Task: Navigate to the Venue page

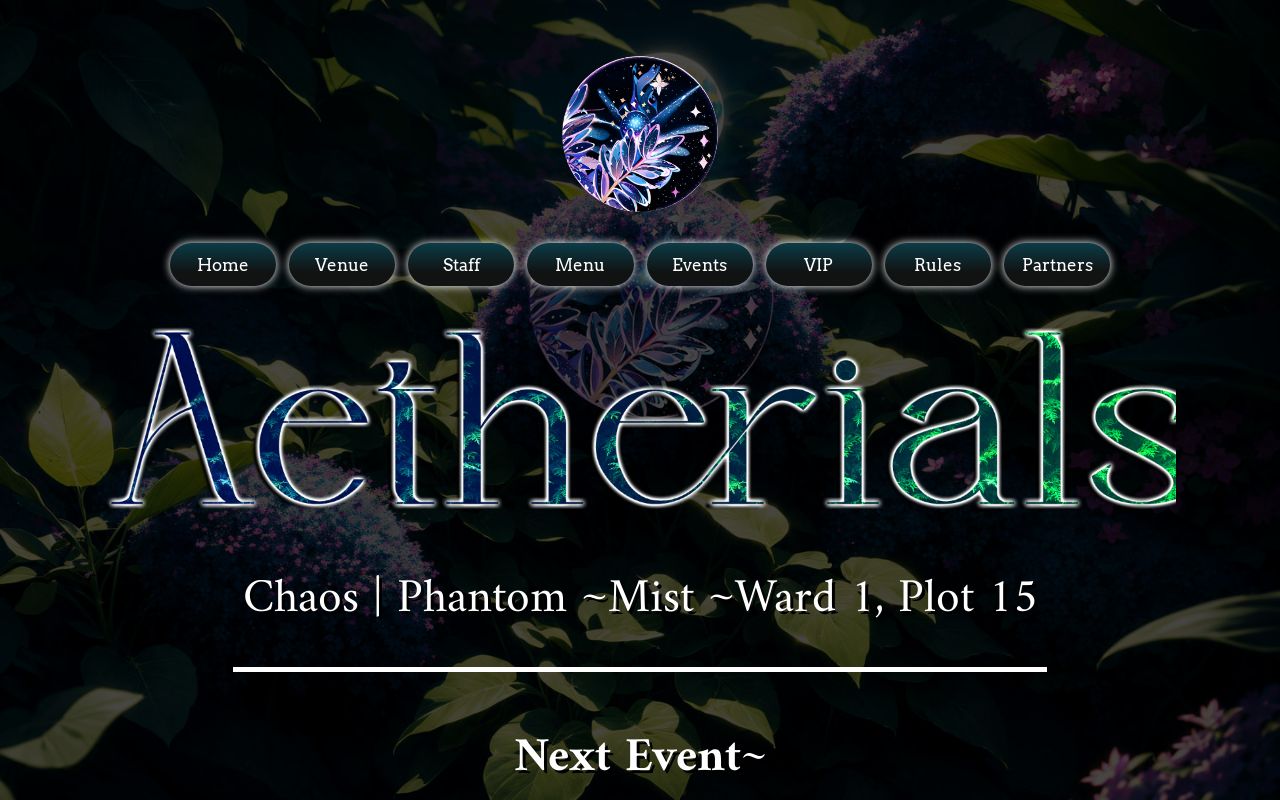Action: click(341, 265)
